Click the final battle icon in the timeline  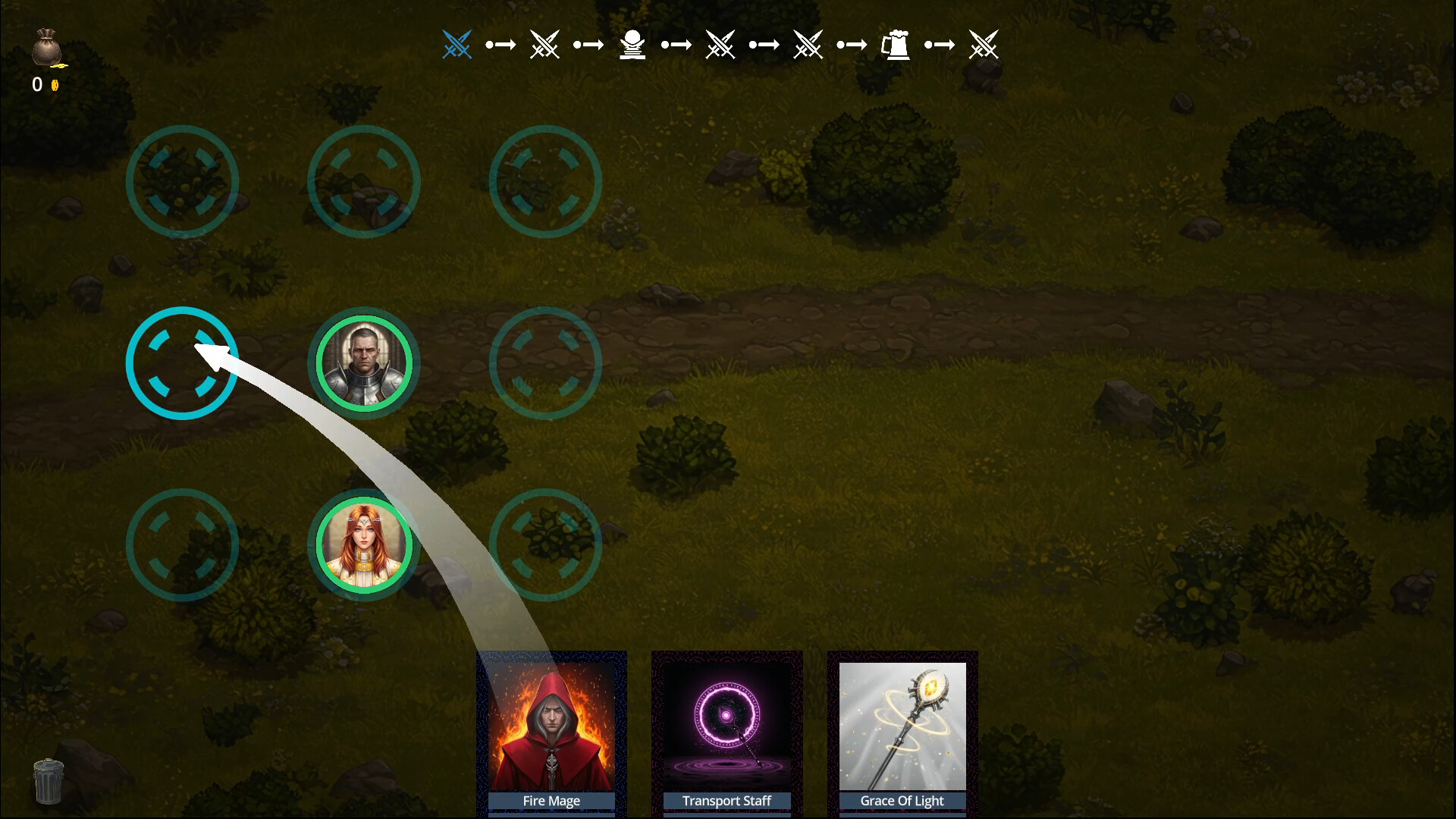[x=984, y=44]
